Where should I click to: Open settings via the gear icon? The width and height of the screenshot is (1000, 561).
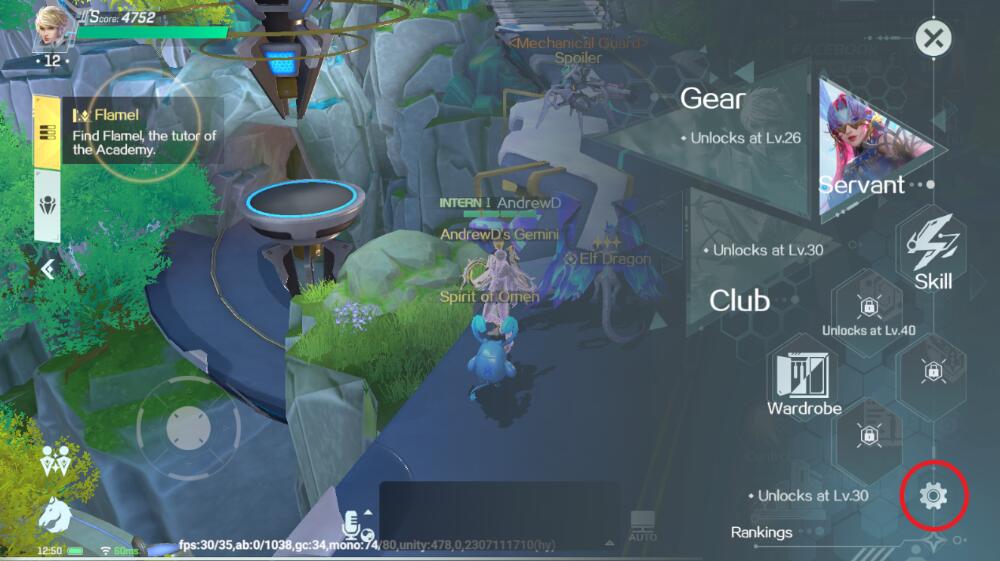[933, 495]
